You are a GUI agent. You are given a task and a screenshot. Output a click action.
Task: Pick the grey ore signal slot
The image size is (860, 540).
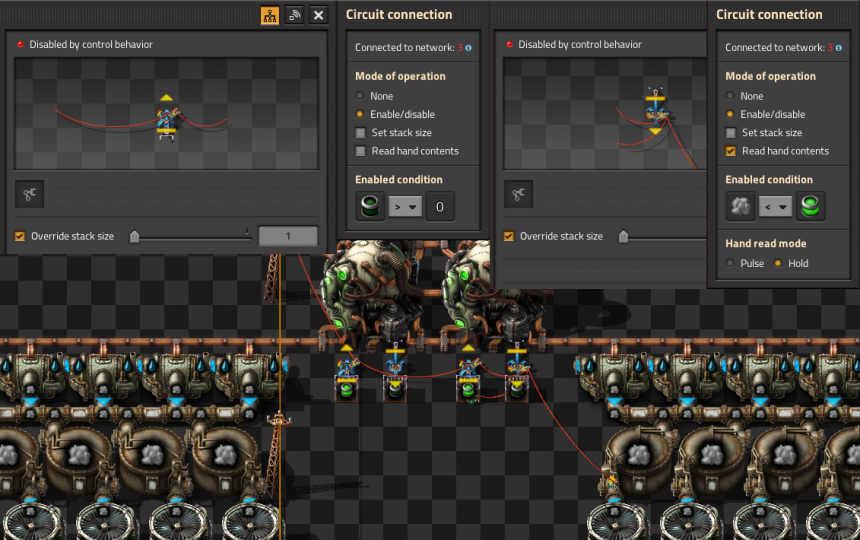point(741,207)
